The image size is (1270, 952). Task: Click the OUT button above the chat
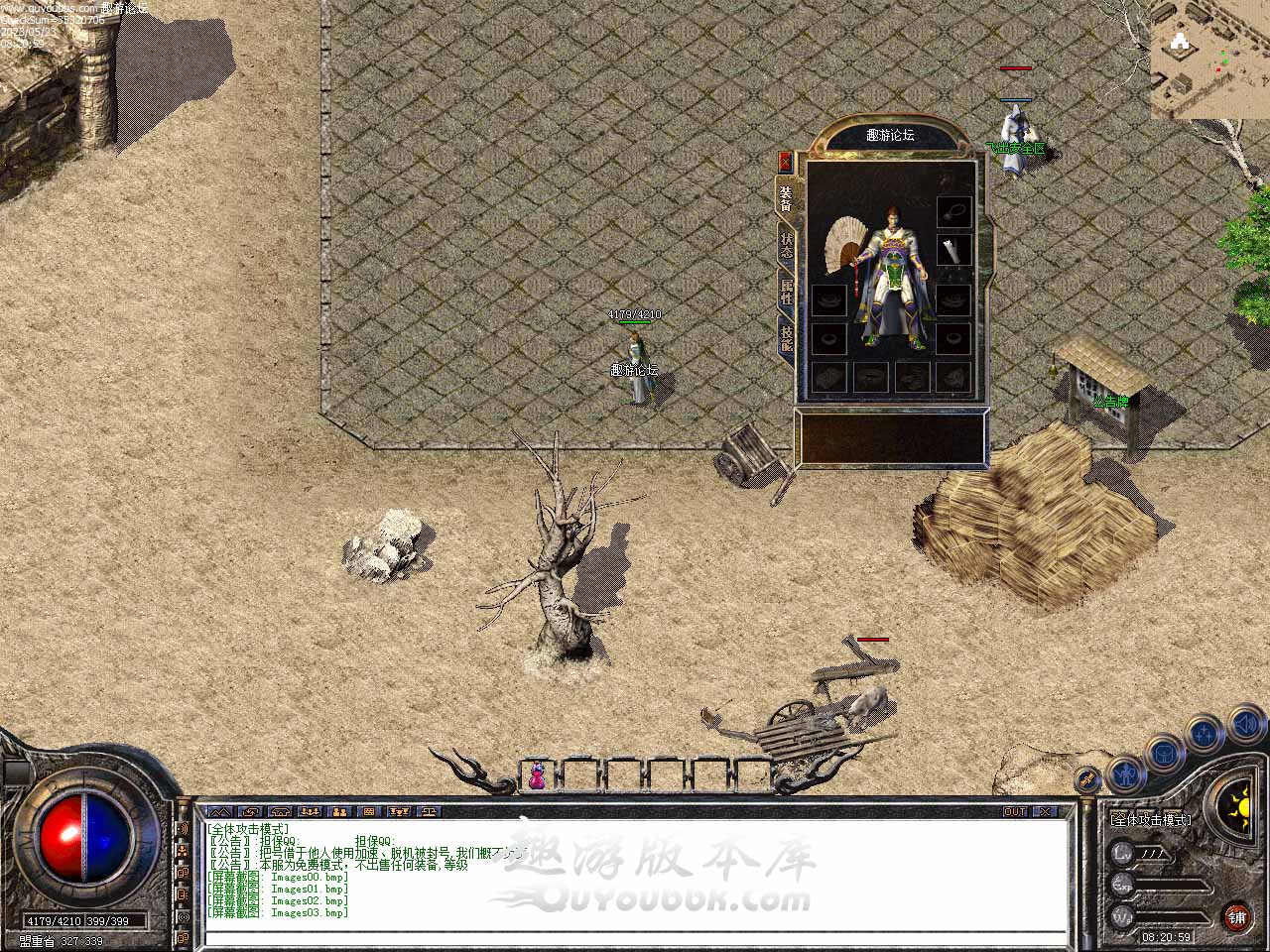point(1014,811)
